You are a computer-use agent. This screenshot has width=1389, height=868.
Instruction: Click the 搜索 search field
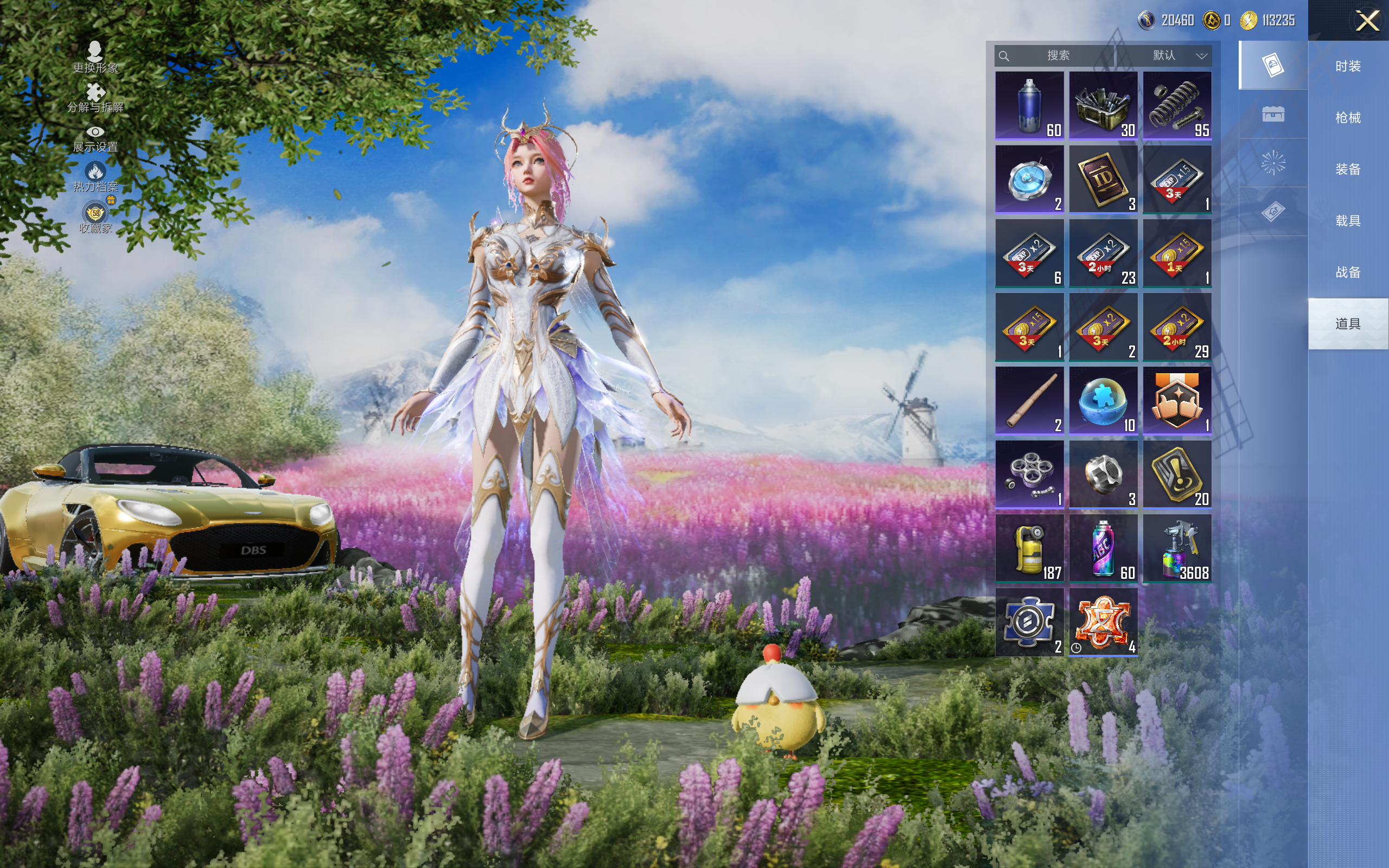click(1057, 56)
